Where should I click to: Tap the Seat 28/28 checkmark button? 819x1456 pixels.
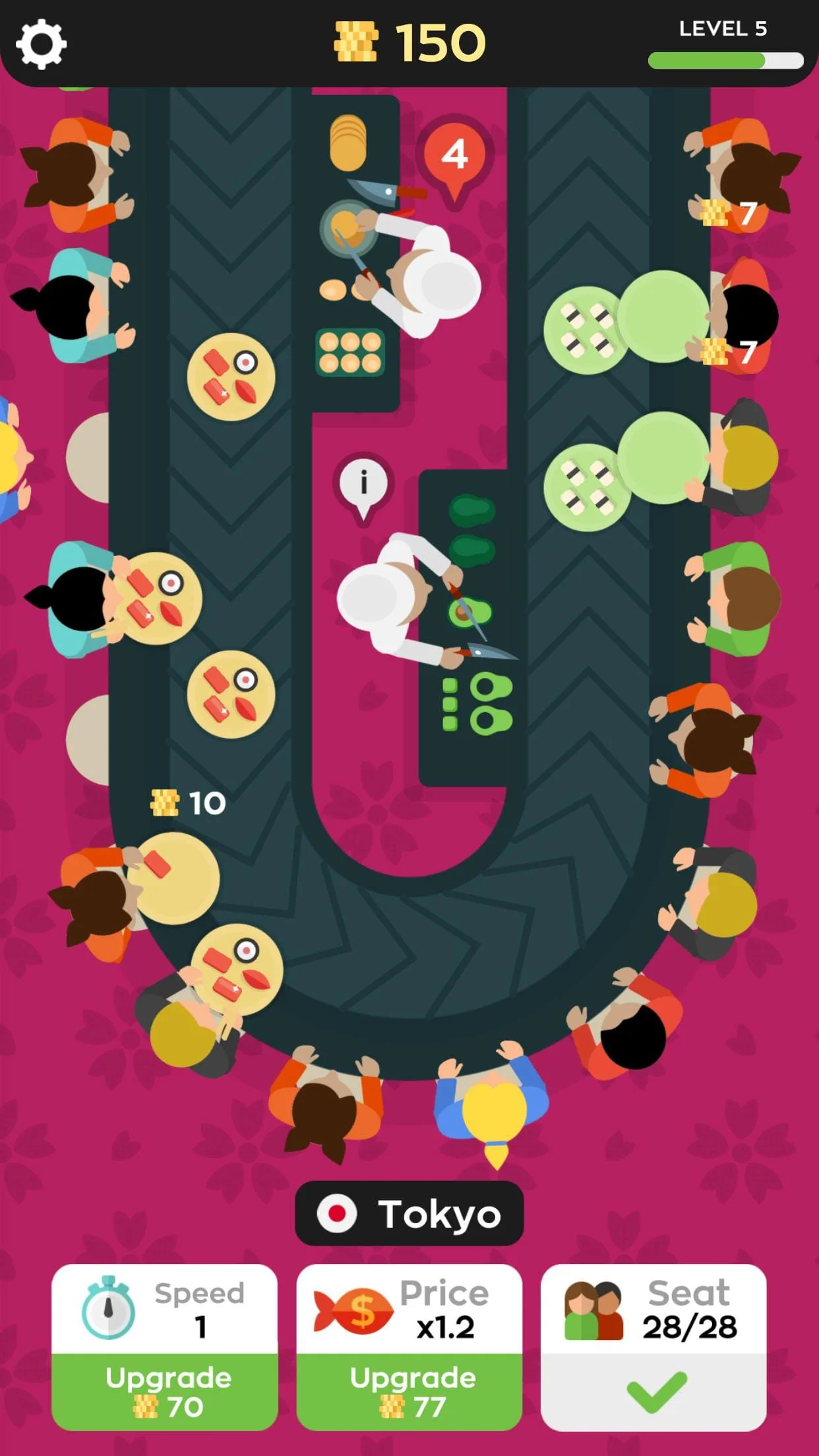click(653, 1391)
